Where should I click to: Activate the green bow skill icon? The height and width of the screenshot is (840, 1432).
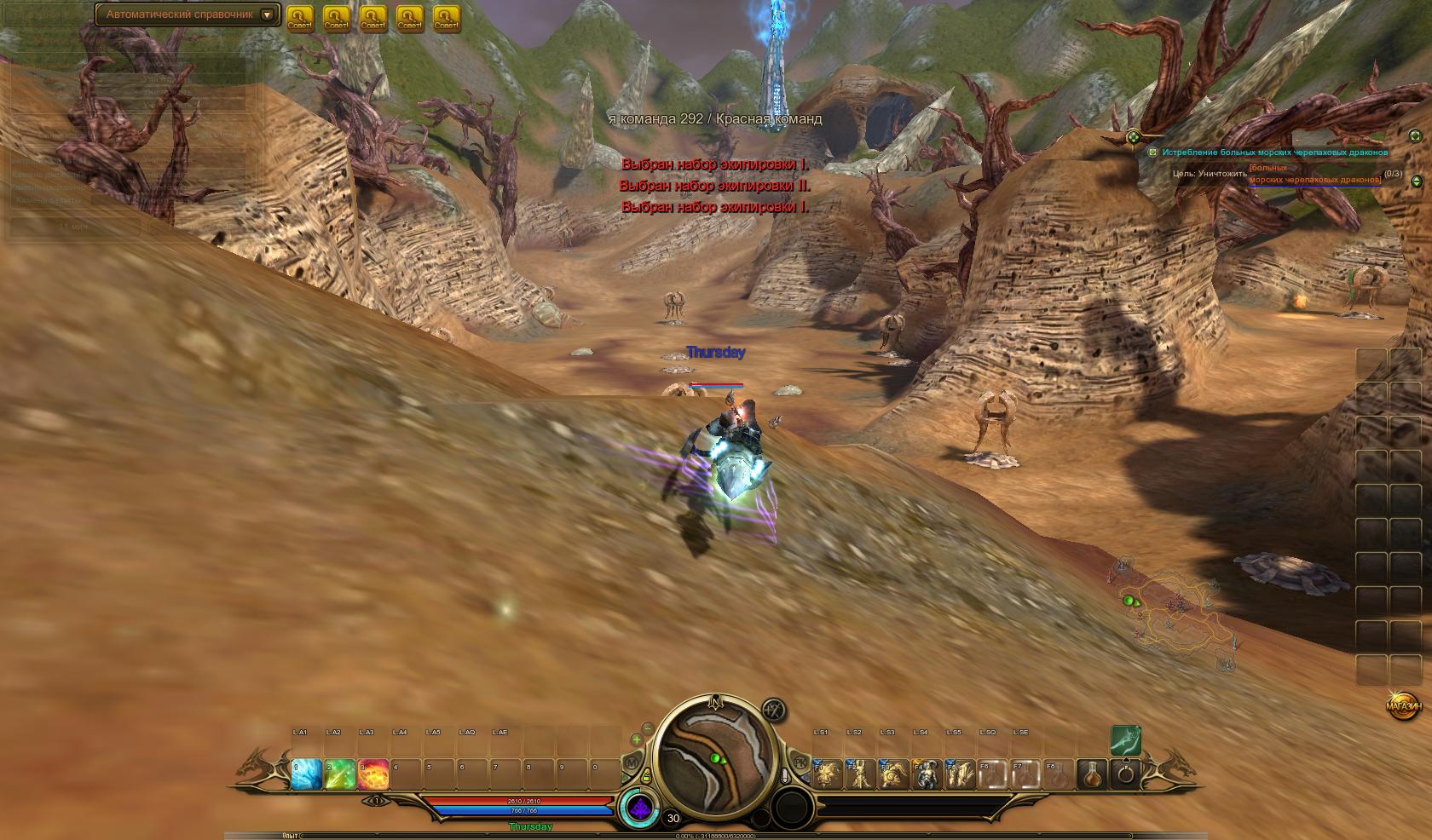[x=1125, y=739]
